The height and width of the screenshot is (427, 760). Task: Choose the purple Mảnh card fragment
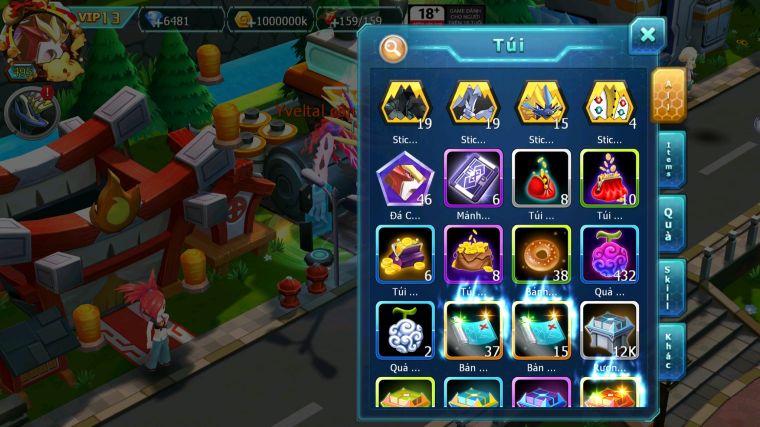coord(473,178)
